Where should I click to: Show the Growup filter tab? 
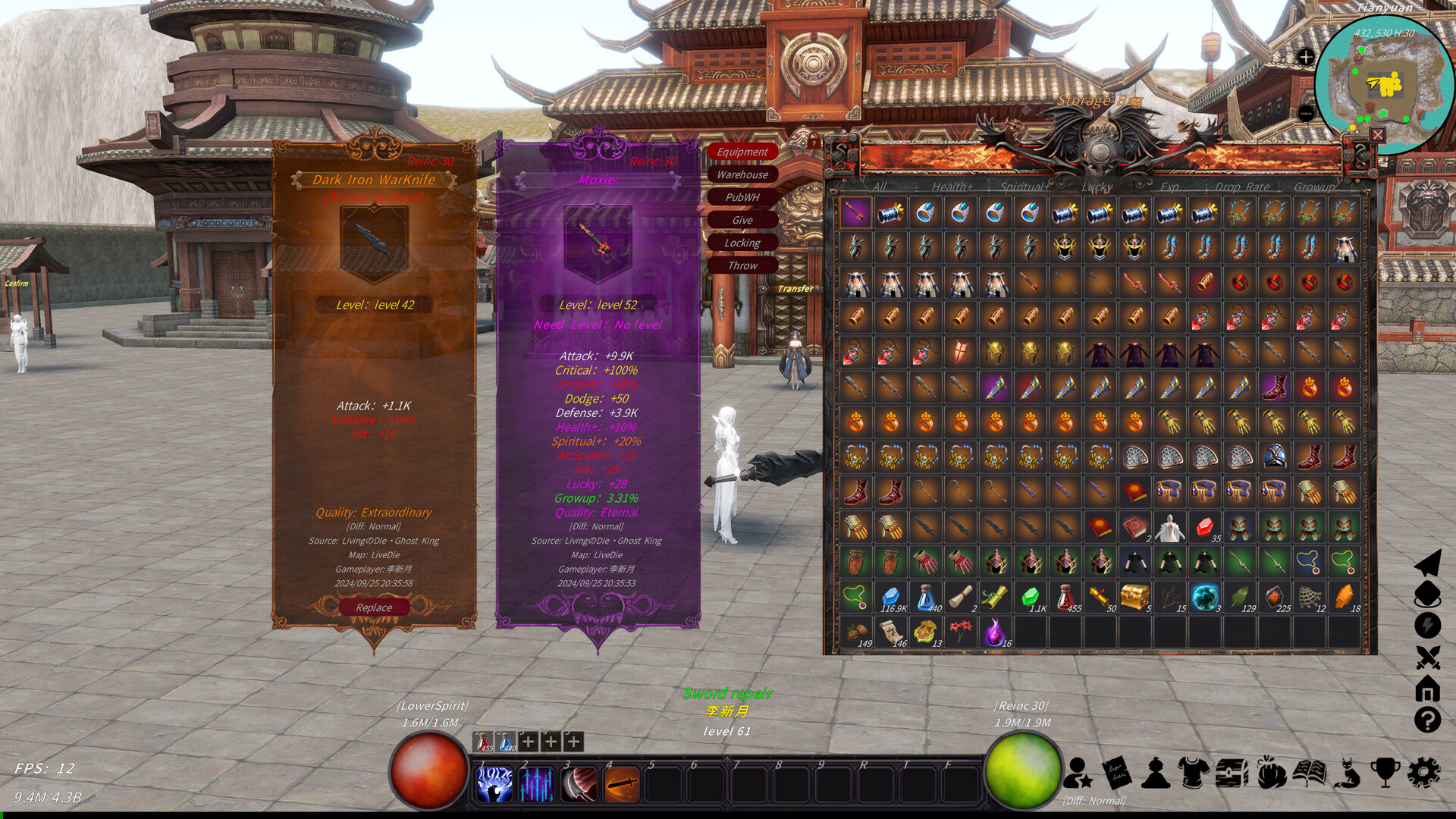pos(1314,187)
